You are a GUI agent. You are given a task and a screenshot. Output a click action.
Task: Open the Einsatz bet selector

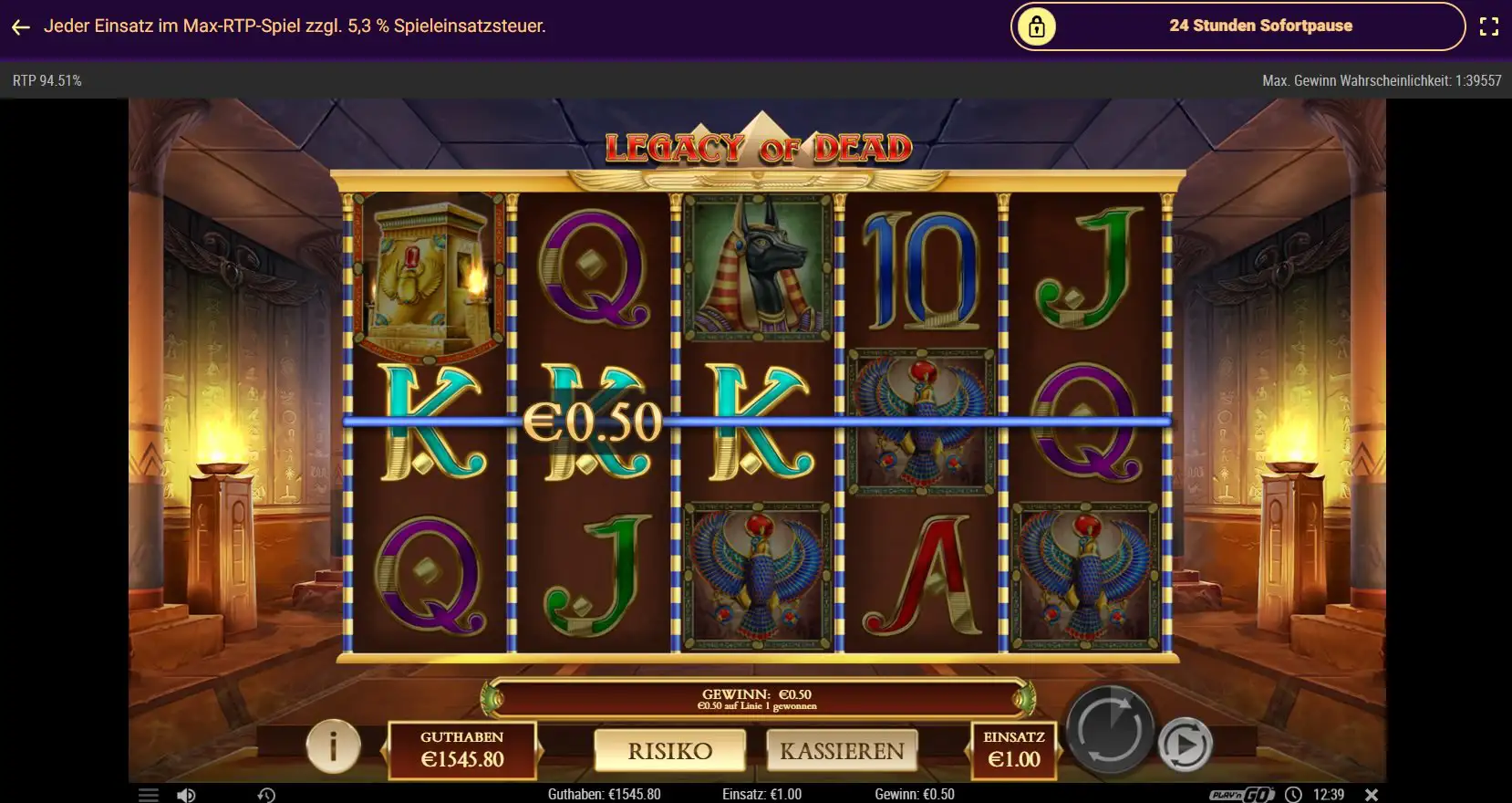[x=1015, y=750]
